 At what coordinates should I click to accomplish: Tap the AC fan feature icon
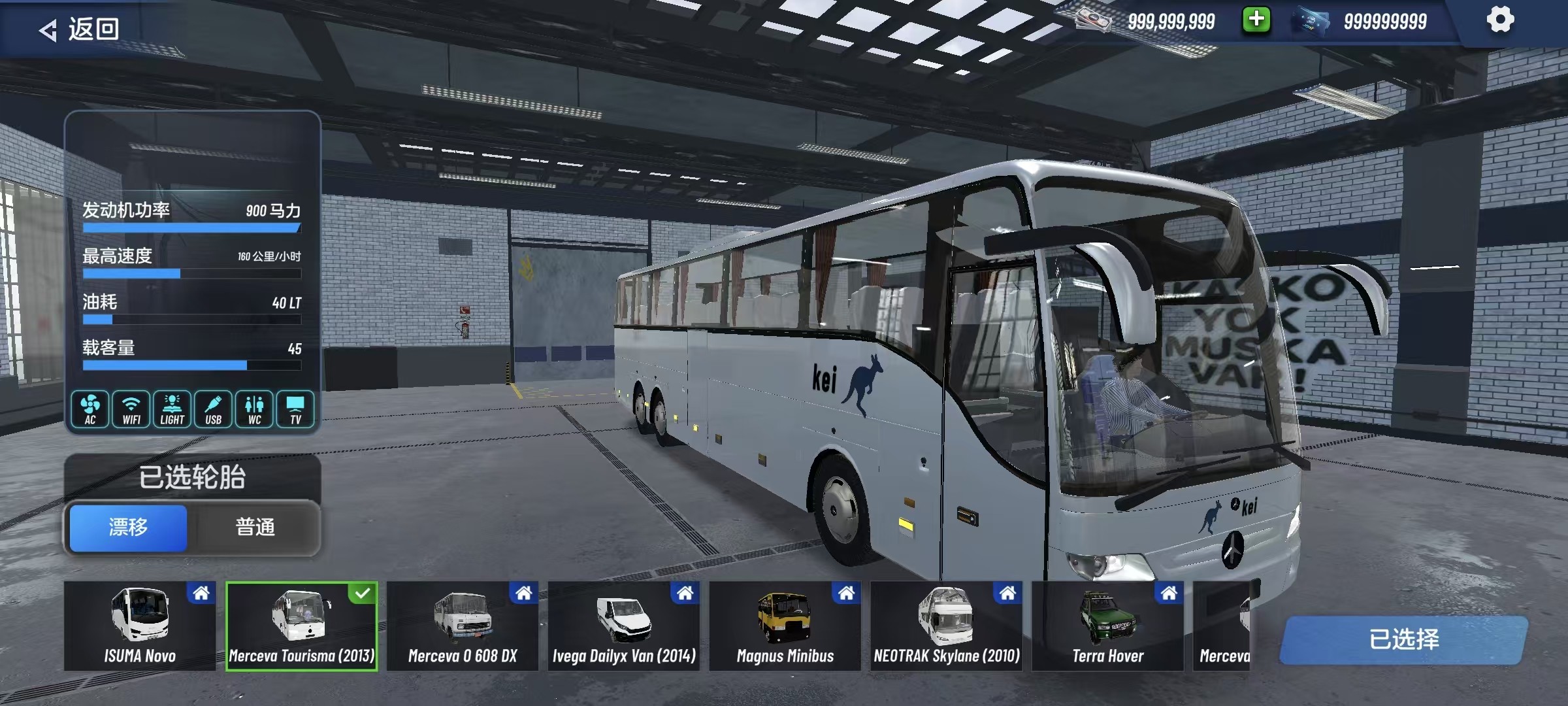[90, 409]
